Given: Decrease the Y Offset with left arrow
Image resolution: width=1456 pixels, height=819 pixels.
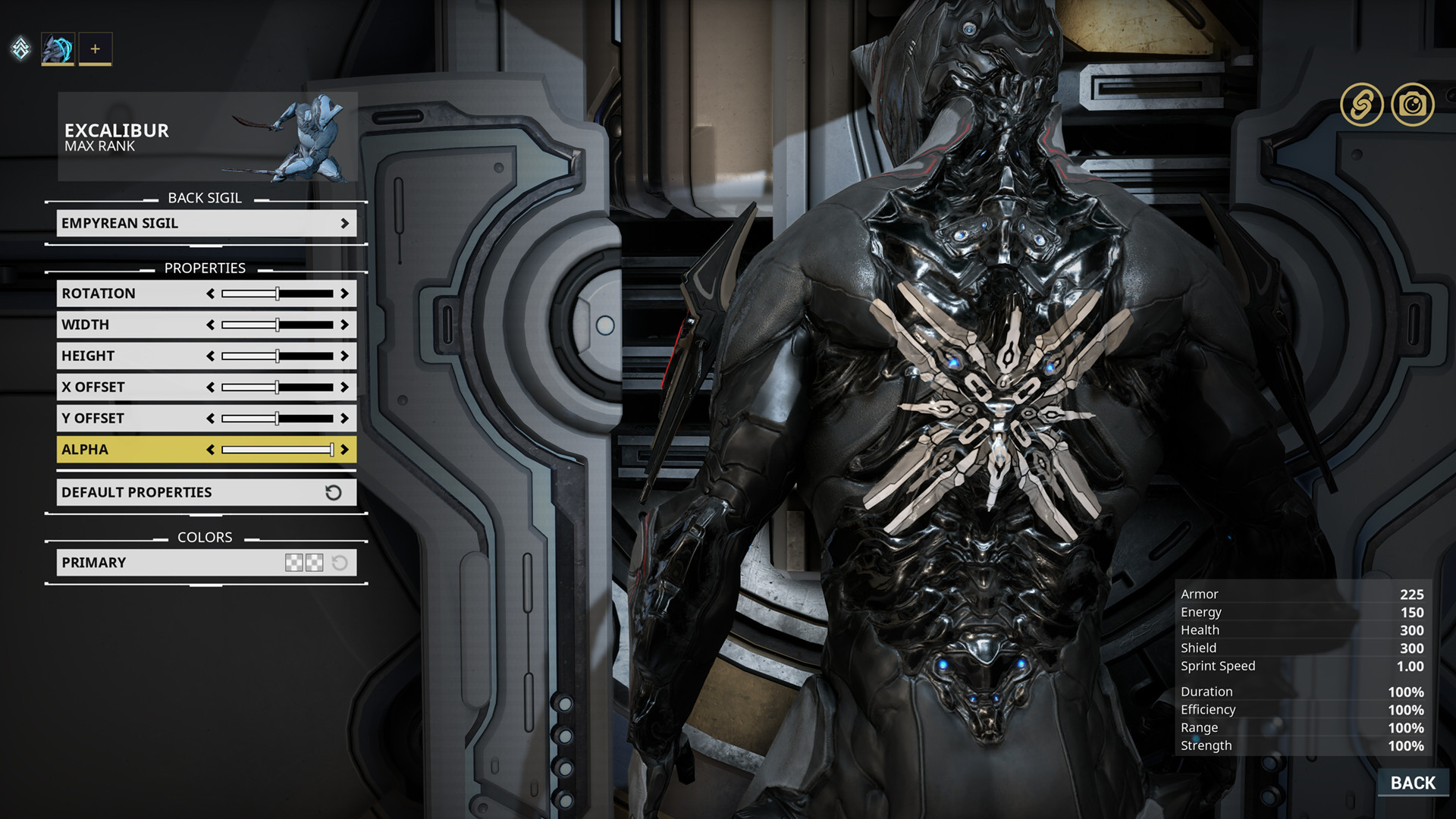Looking at the screenshot, I should [210, 418].
